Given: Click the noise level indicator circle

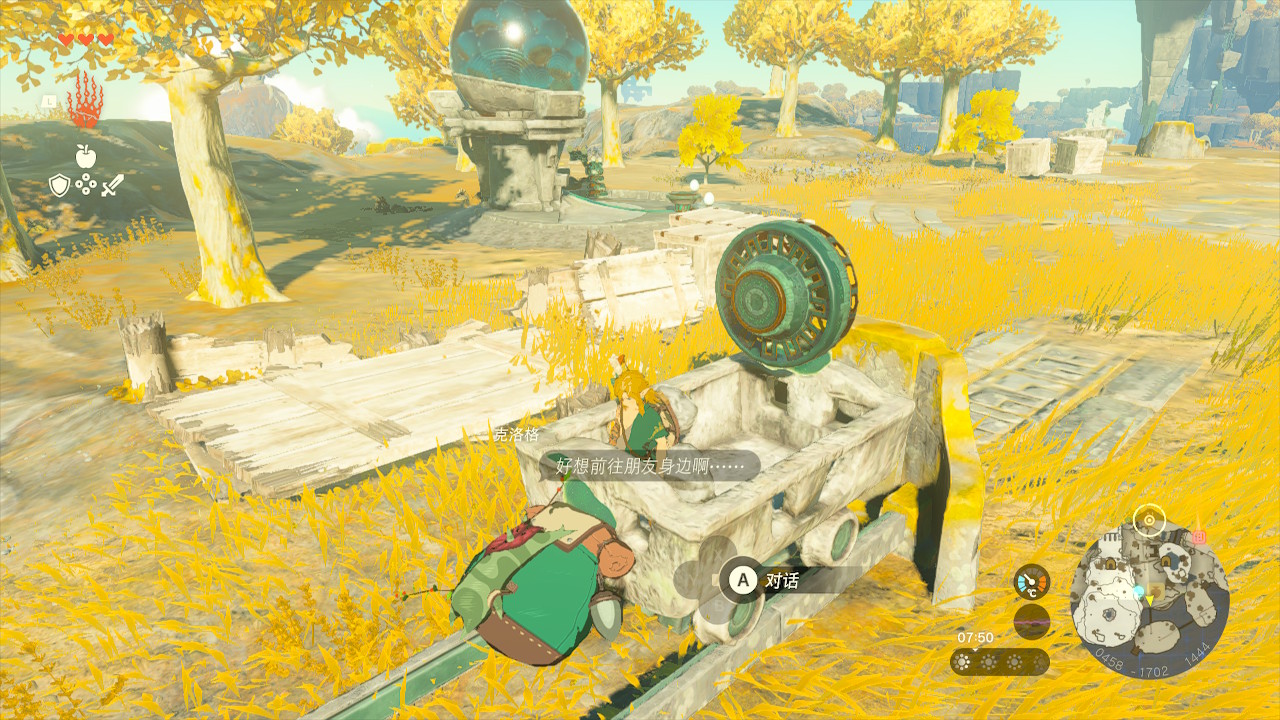Looking at the screenshot, I should [1031, 622].
